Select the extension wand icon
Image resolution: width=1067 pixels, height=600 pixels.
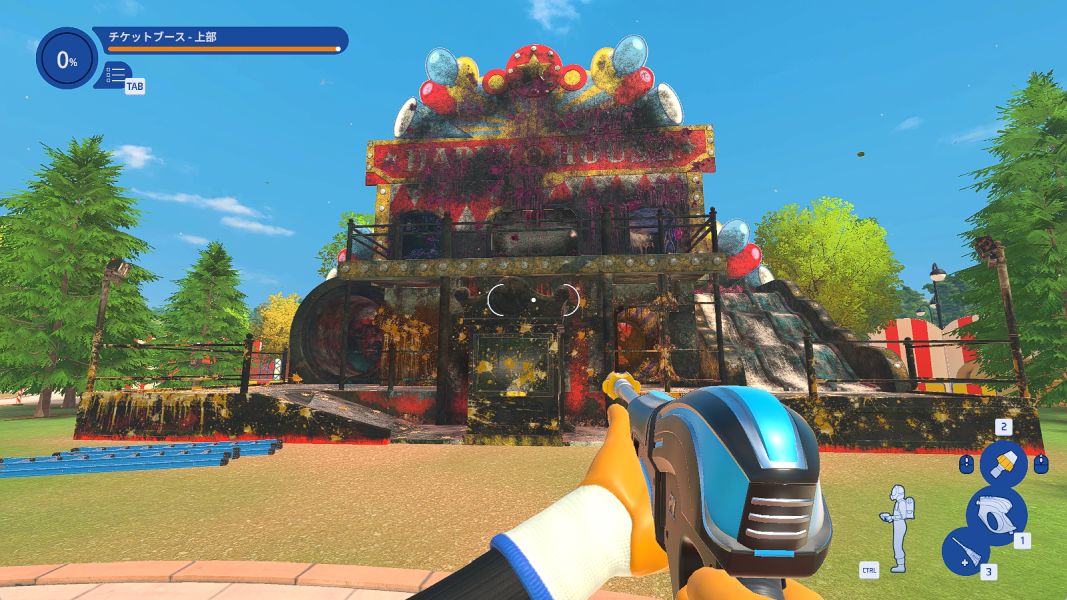tap(966, 552)
